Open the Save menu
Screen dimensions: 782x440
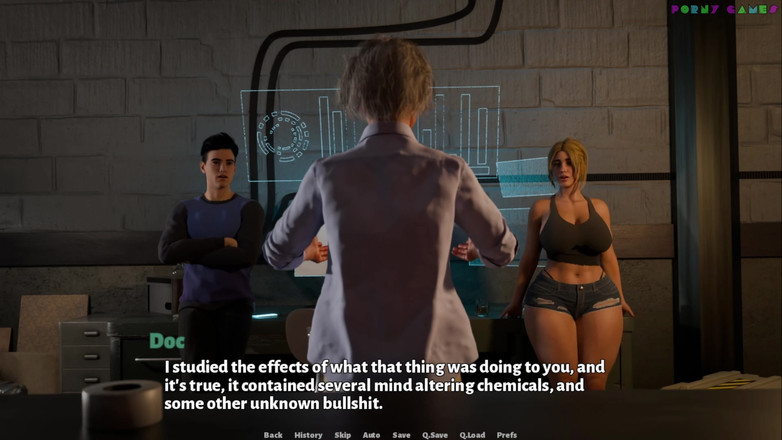tap(401, 435)
